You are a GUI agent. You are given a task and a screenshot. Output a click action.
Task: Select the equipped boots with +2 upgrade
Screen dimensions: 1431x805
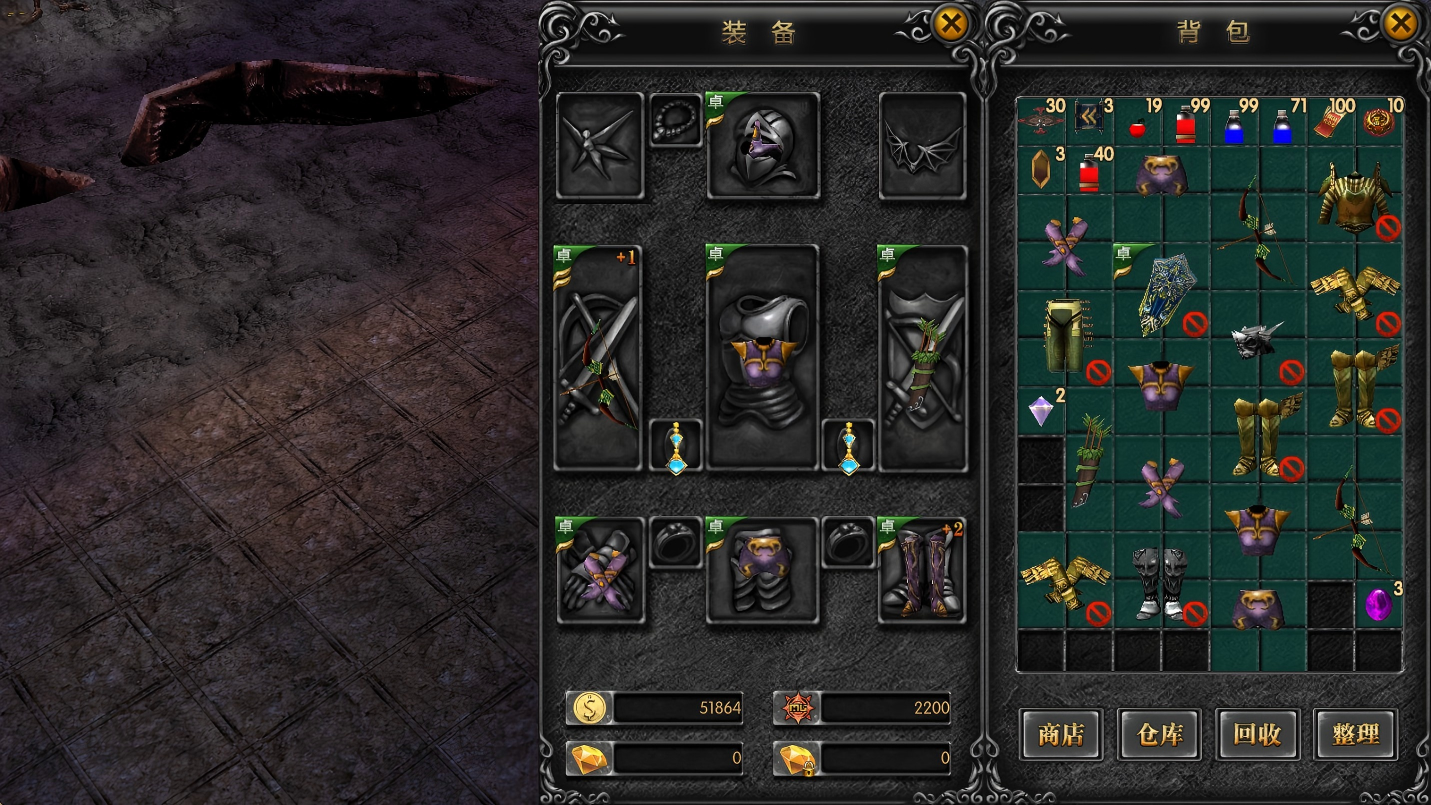pyautogui.click(x=922, y=571)
